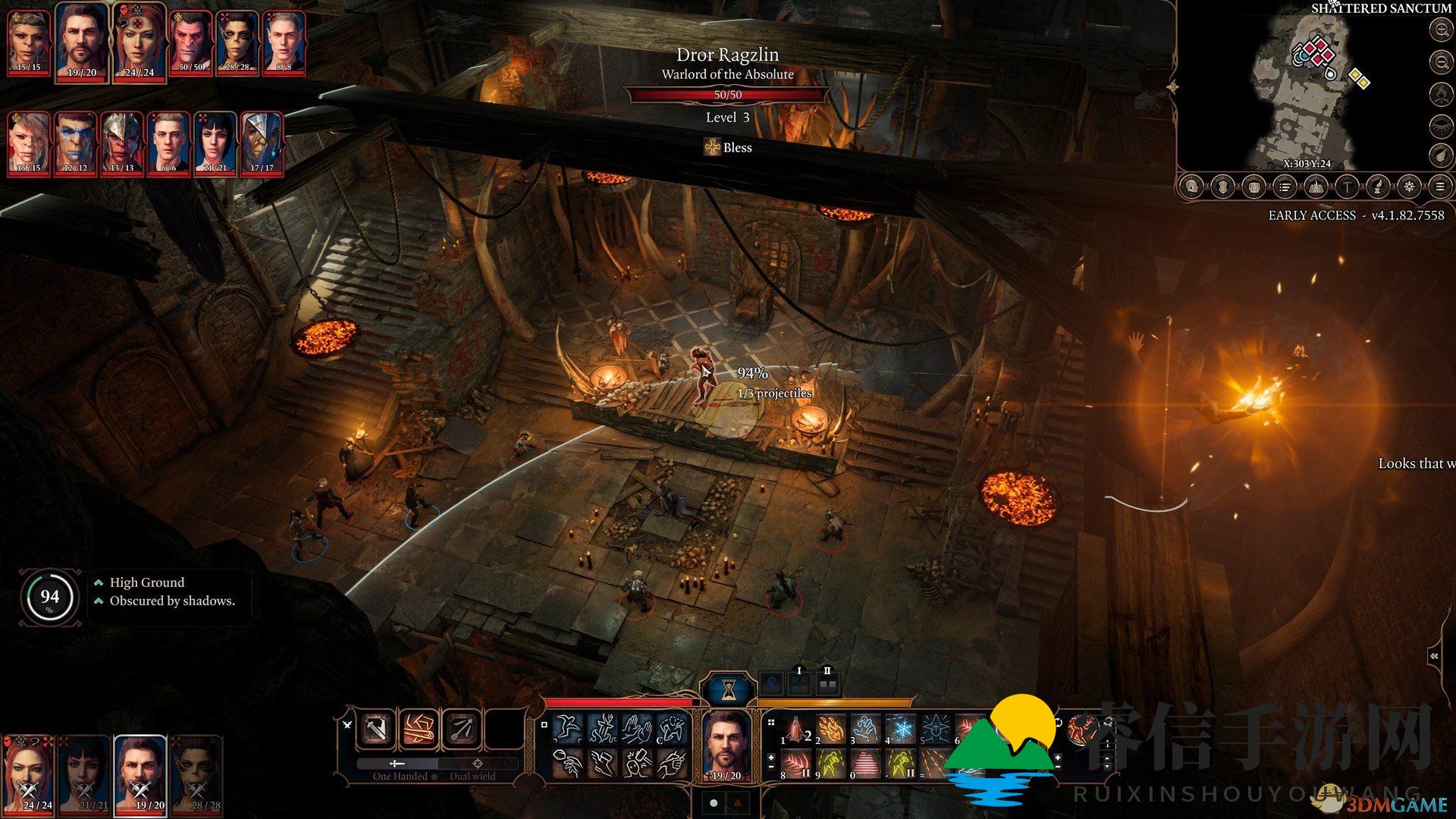Viewport: 1456px width, 819px height.
Task: Zoom in on the minimap
Action: click(1440, 30)
